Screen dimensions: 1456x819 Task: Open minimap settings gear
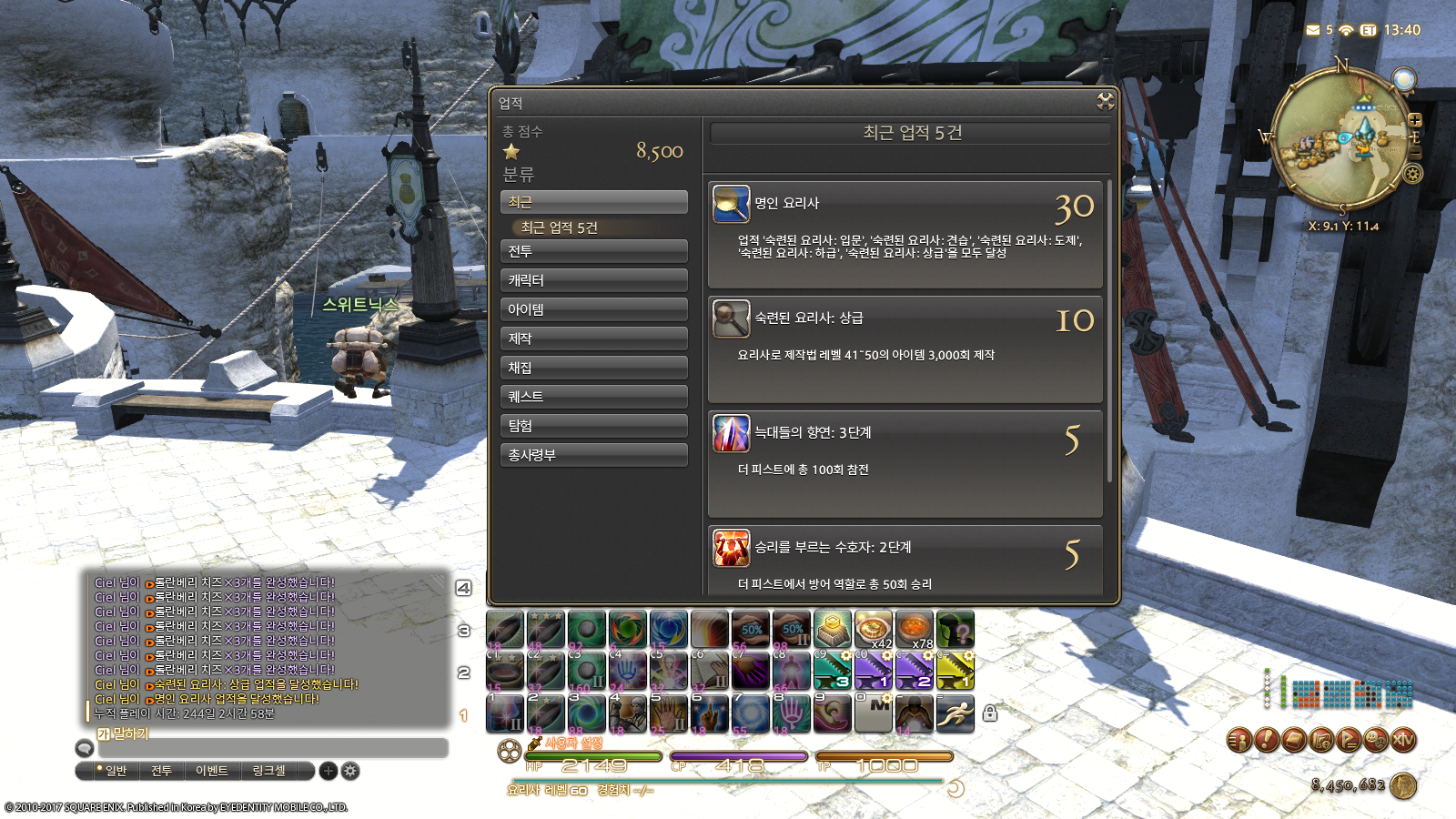[1413, 173]
